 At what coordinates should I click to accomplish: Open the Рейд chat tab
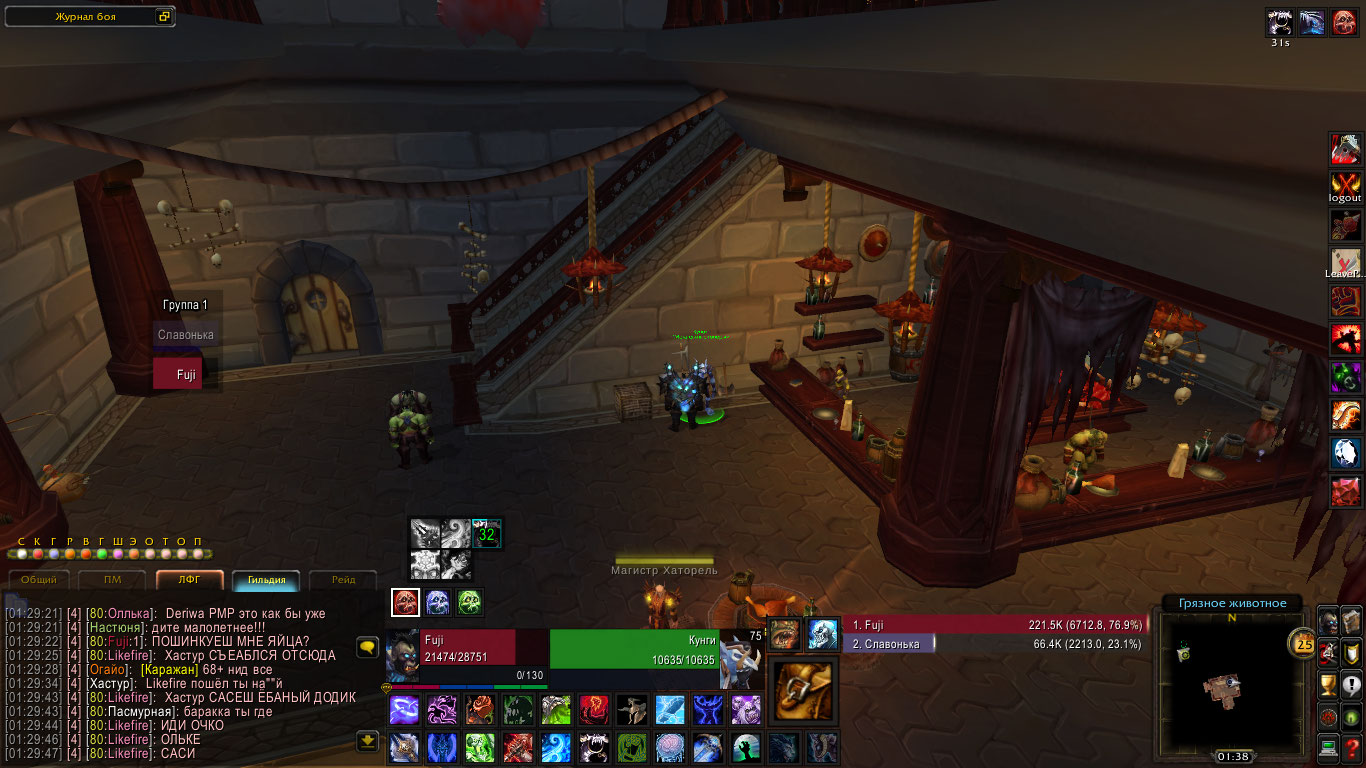point(343,579)
